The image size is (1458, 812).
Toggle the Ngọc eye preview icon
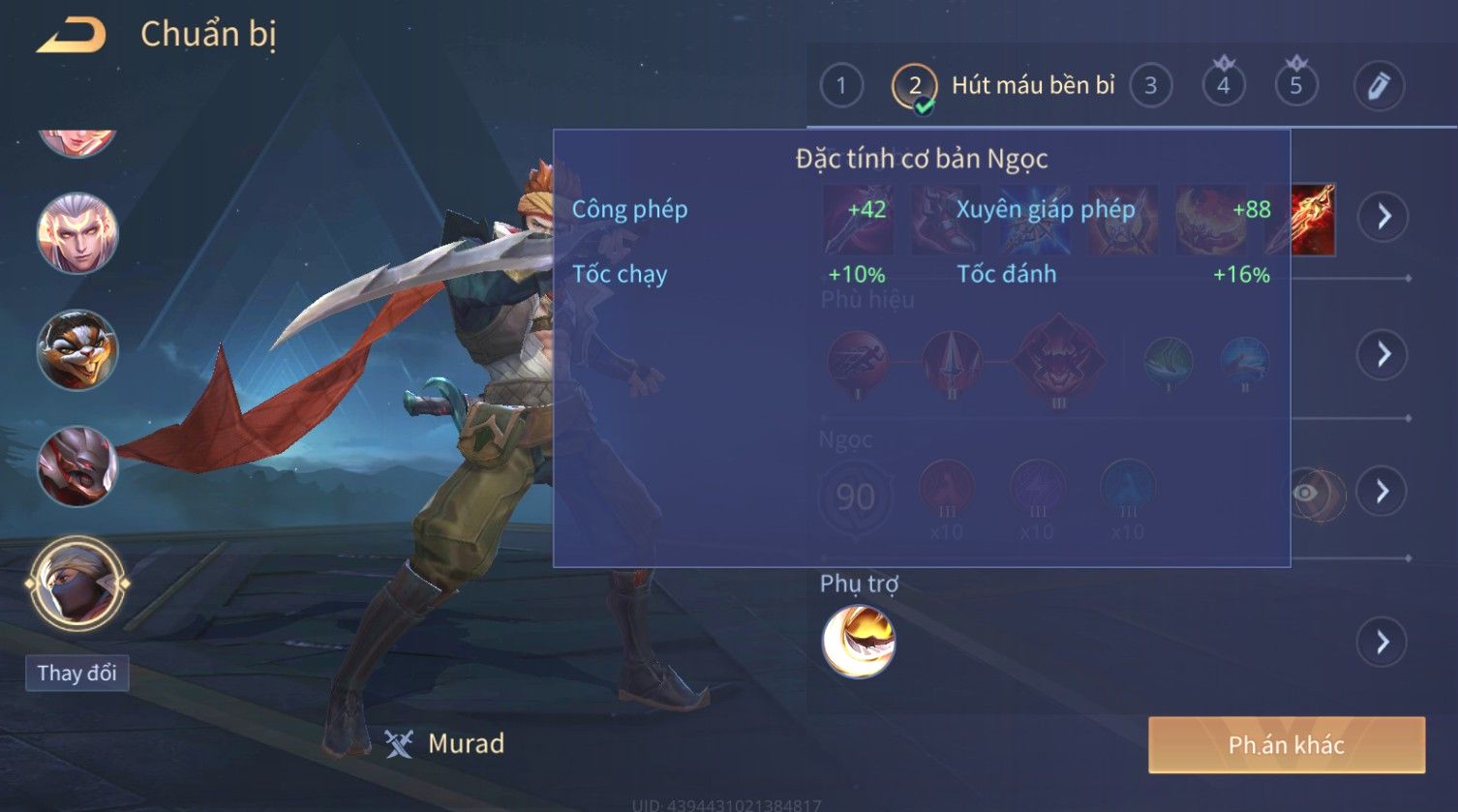point(1306,494)
